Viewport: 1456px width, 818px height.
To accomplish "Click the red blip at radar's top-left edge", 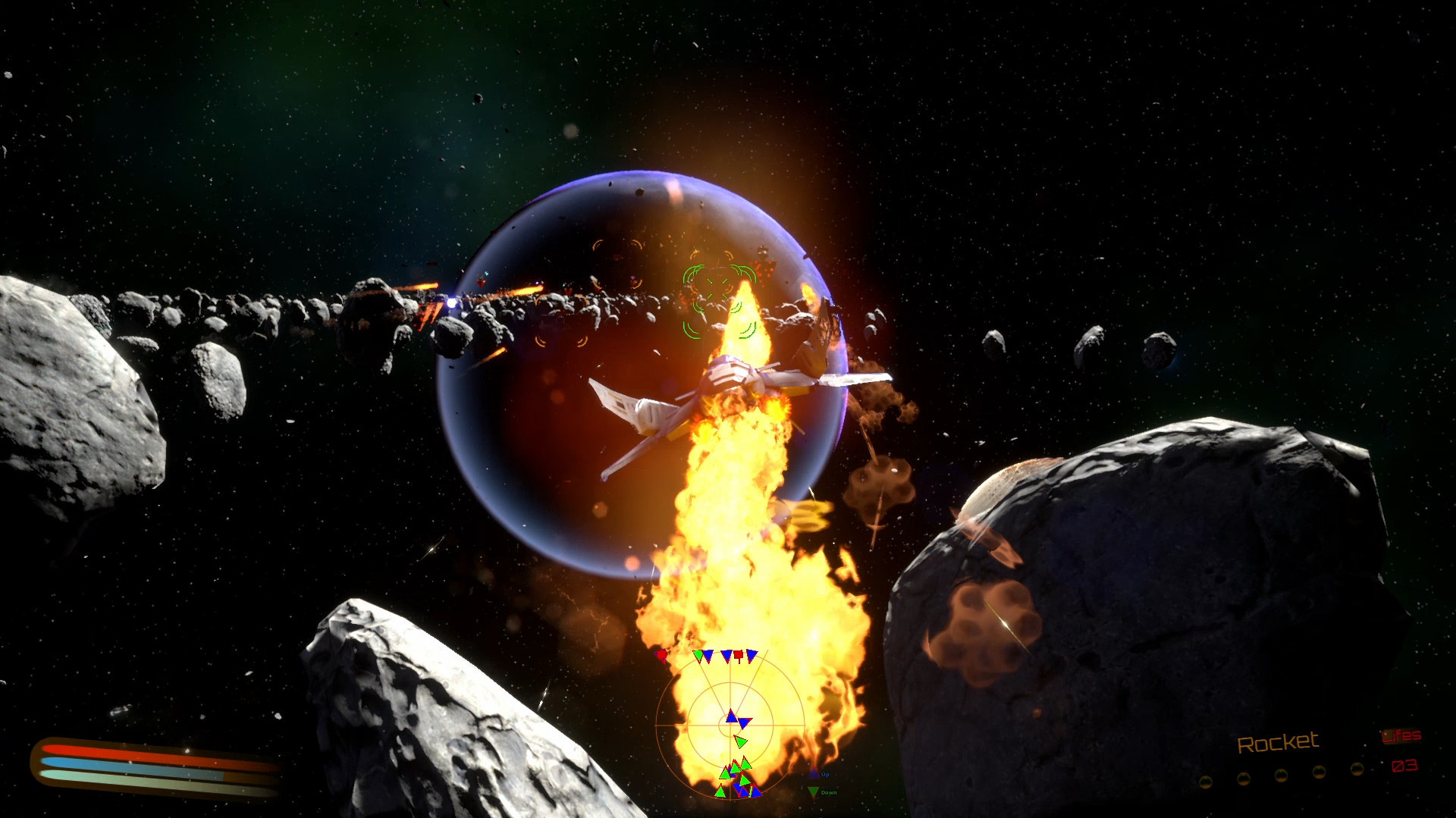I will click(x=661, y=655).
